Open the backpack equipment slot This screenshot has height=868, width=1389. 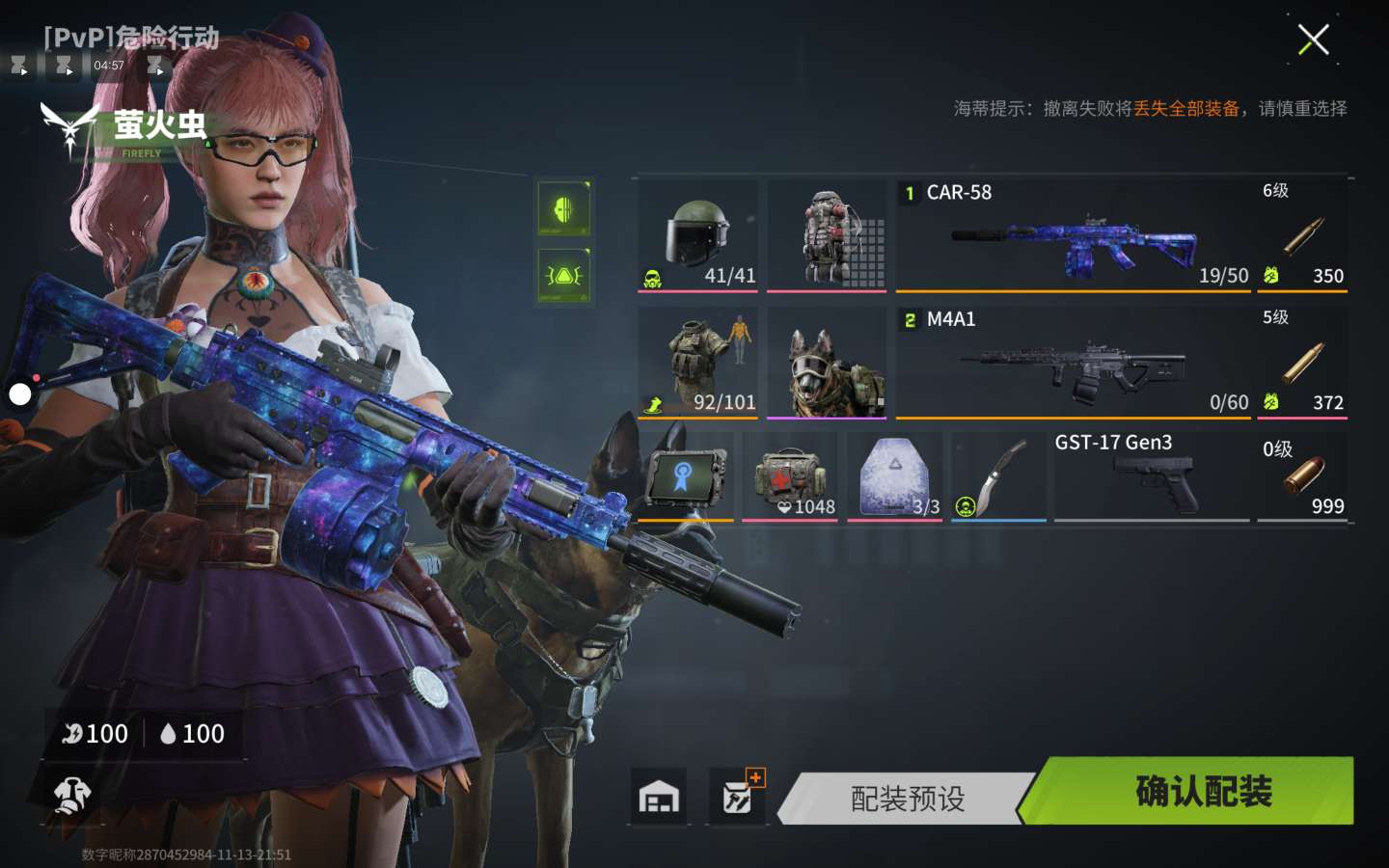[x=827, y=236]
